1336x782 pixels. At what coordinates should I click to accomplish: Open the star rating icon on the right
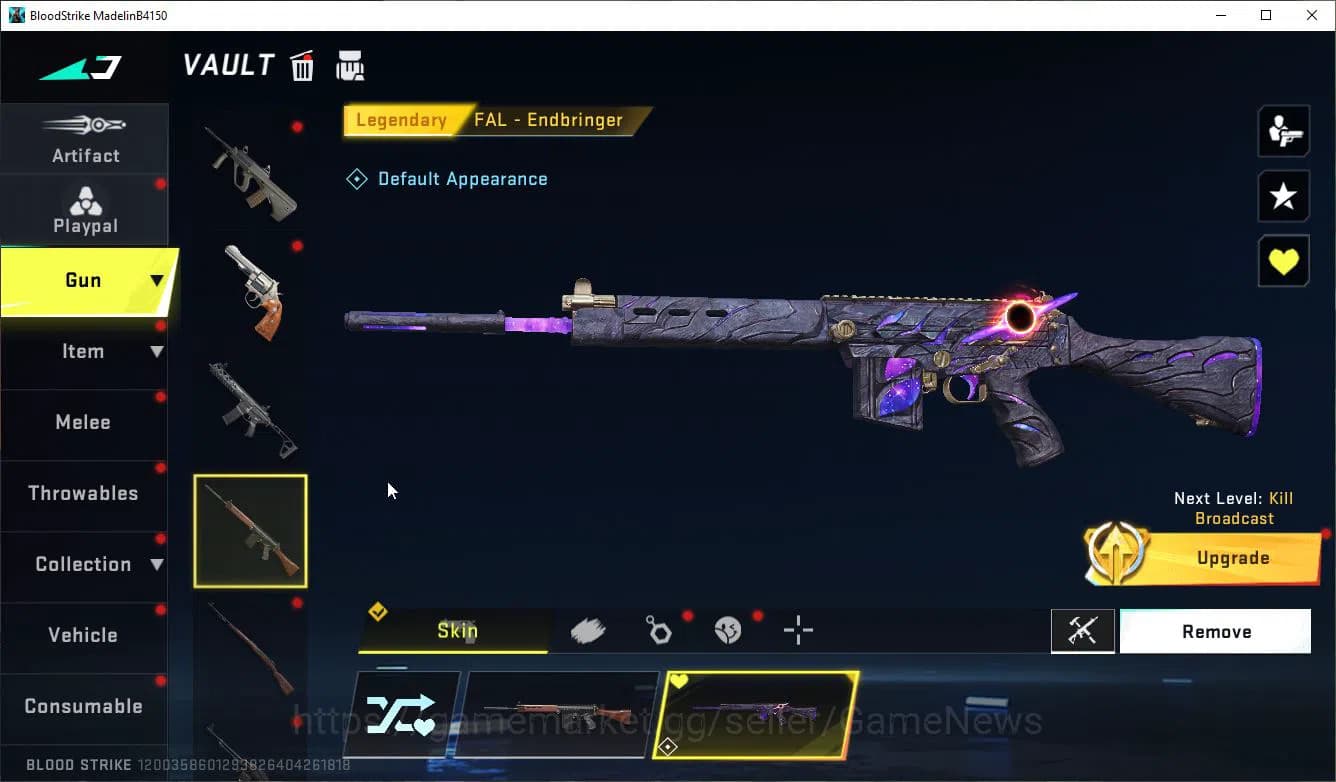[1283, 196]
